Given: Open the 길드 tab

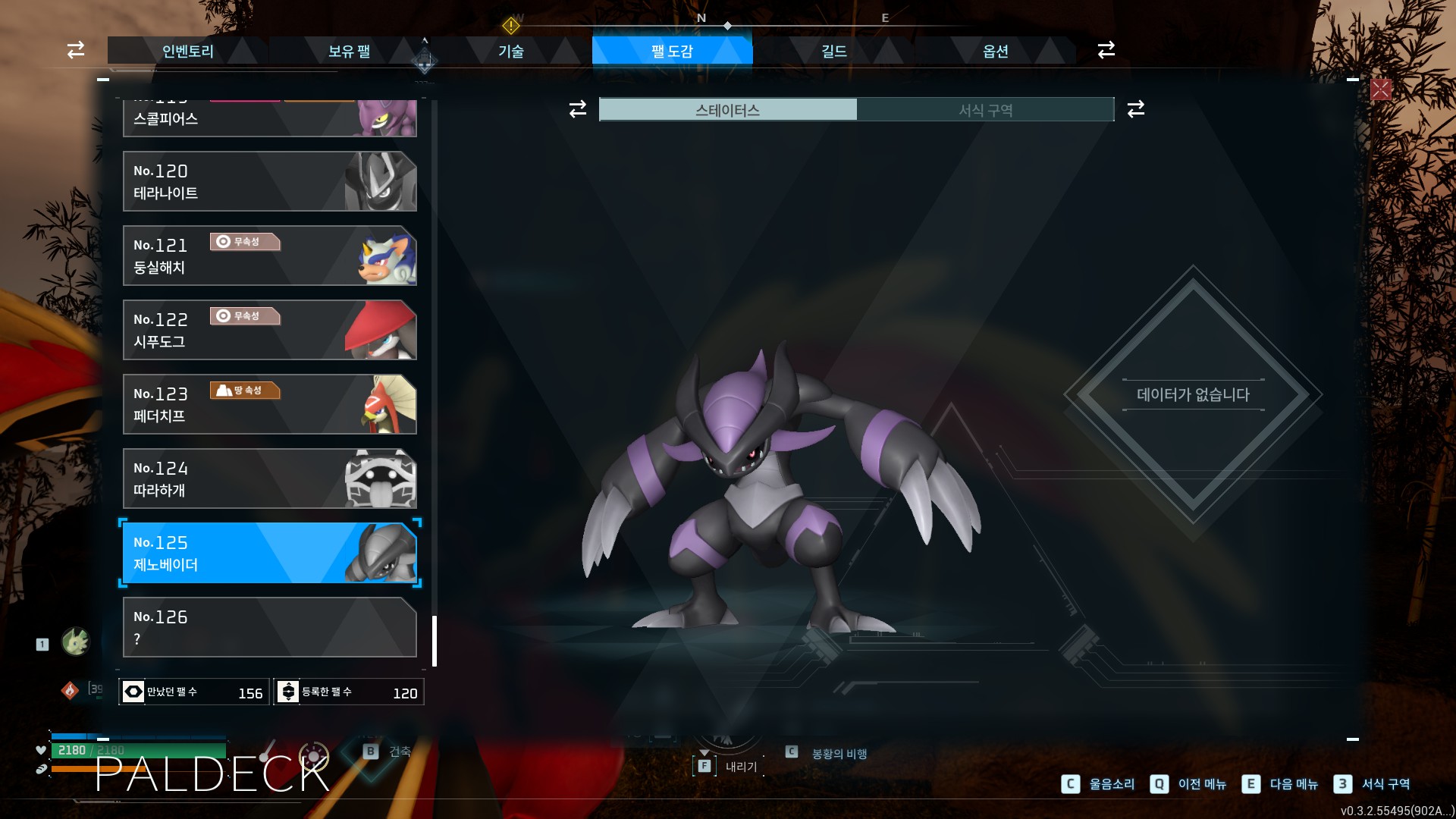Looking at the screenshot, I should (x=833, y=51).
